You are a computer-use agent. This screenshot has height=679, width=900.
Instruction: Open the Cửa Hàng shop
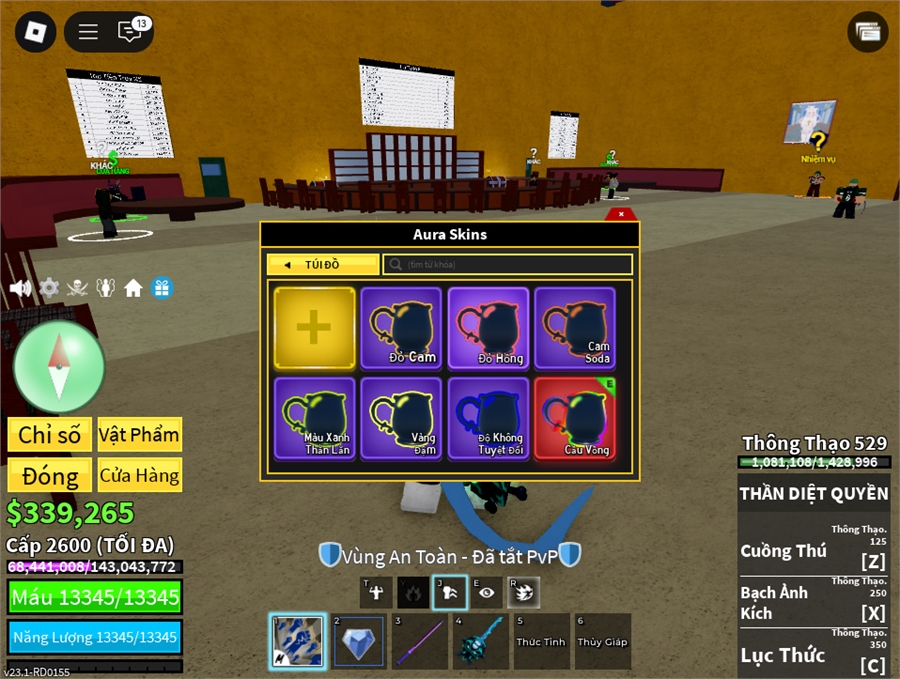pos(140,474)
